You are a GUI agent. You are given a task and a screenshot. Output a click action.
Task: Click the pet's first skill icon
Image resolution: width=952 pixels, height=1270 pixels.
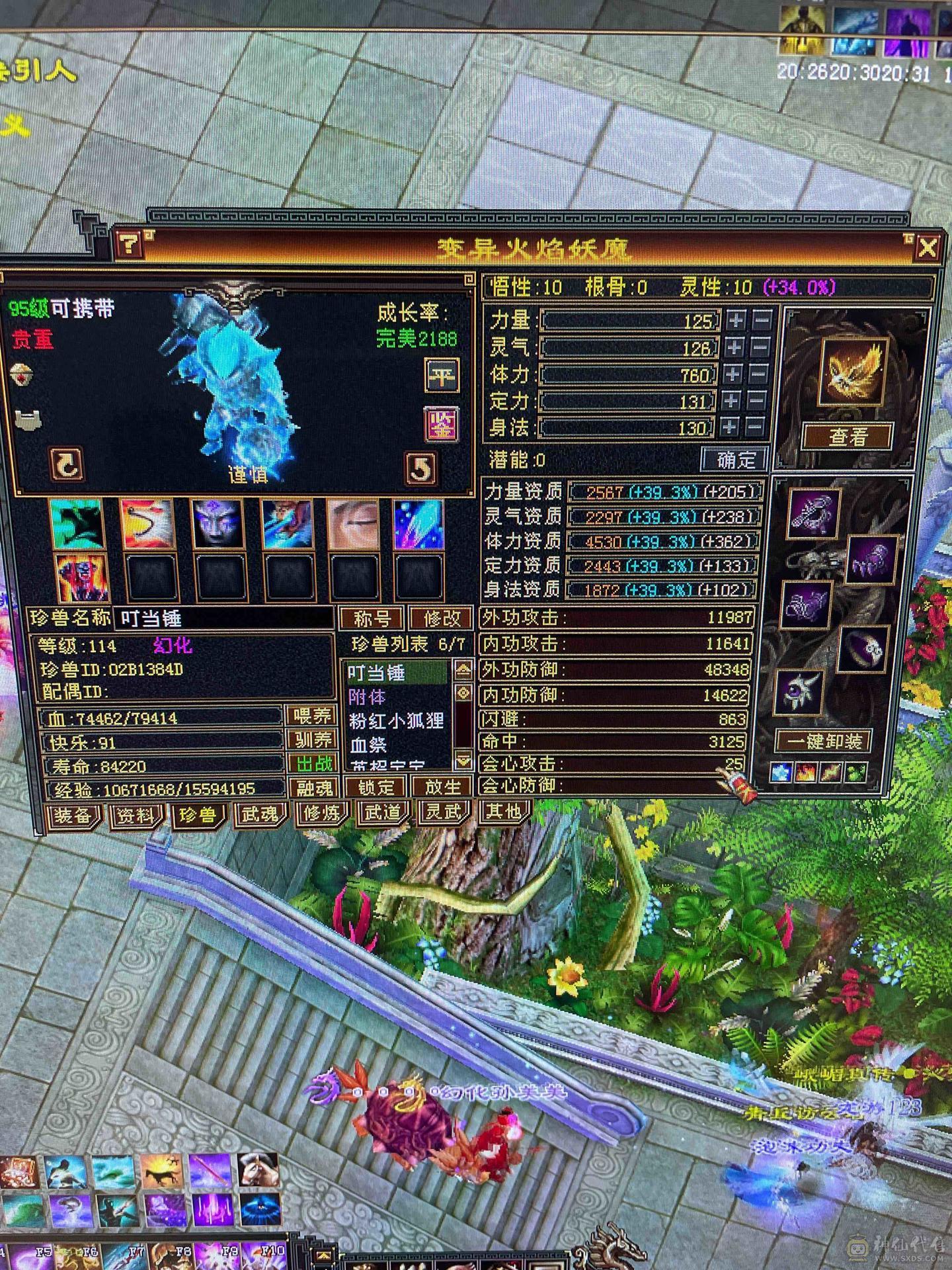(76, 525)
